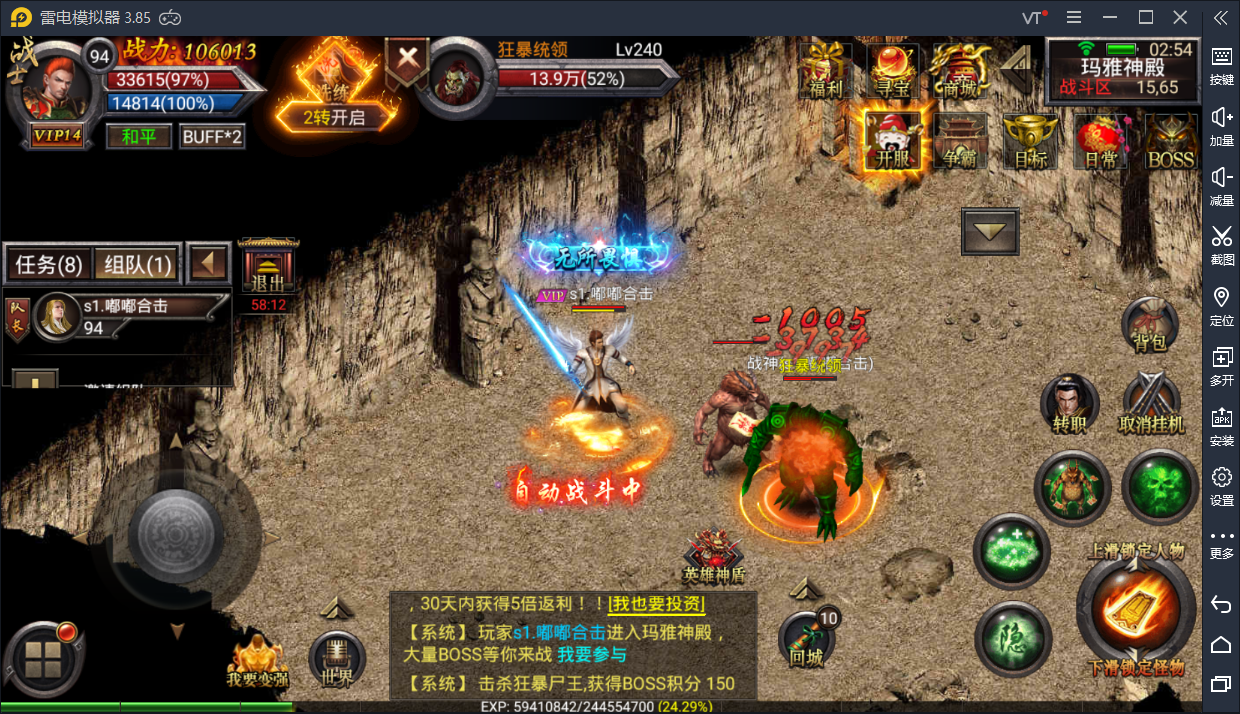Open the 转职 class change icon
The width and height of the screenshot is (1240, 714).
coord(1069,404)
